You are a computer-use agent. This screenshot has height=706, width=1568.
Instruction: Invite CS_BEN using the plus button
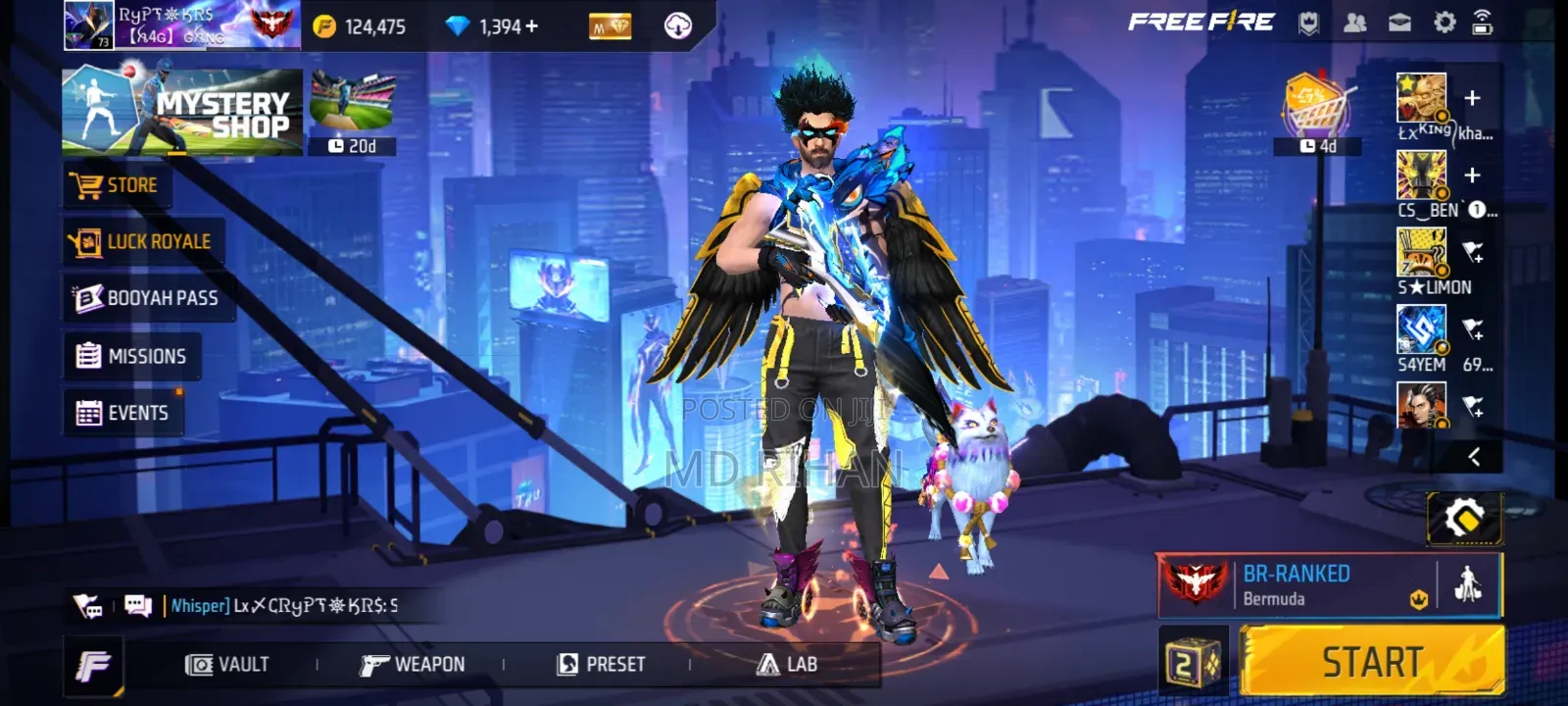tap(1471, 176)
